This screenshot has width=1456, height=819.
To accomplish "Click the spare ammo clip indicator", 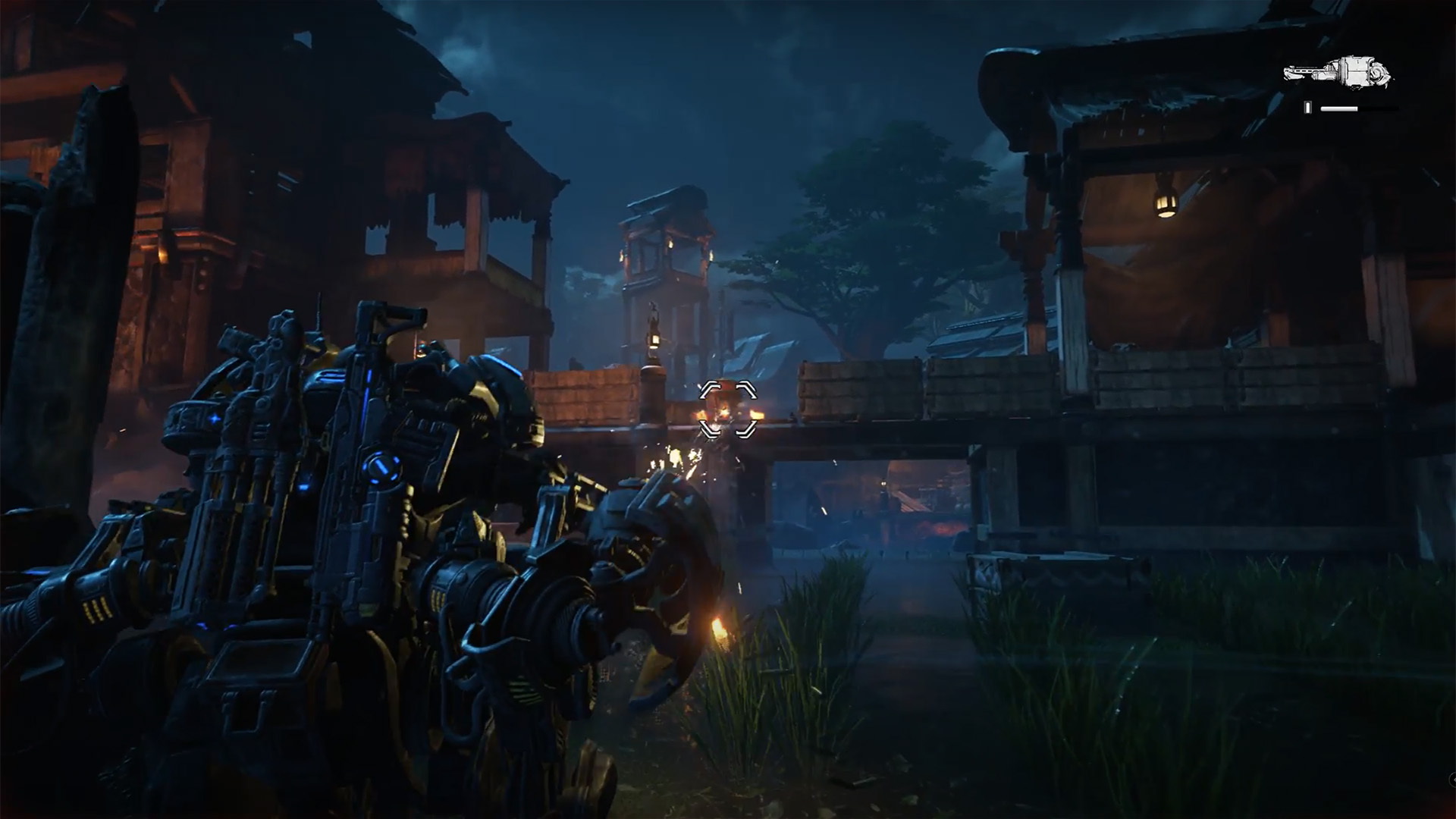I will [1309, 108].
